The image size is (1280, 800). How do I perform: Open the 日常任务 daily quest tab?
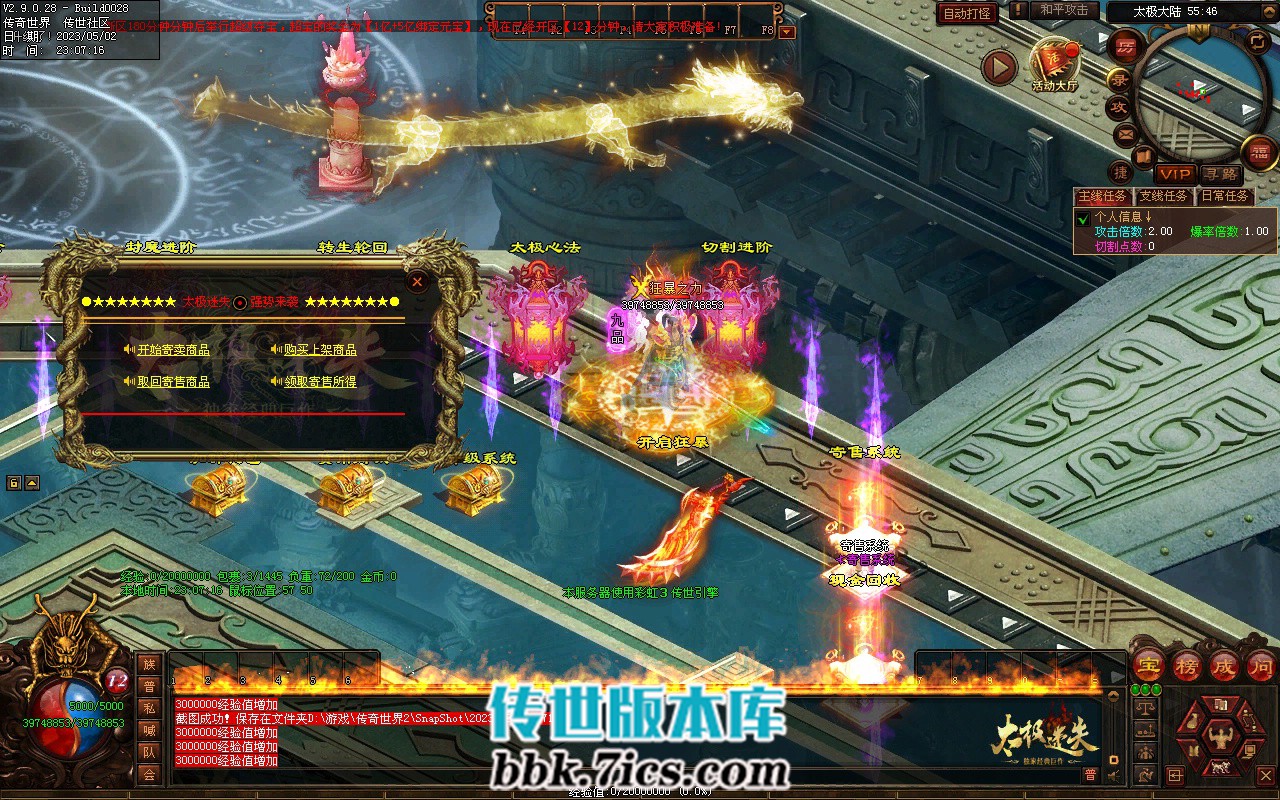click(x=1224, y=196)
